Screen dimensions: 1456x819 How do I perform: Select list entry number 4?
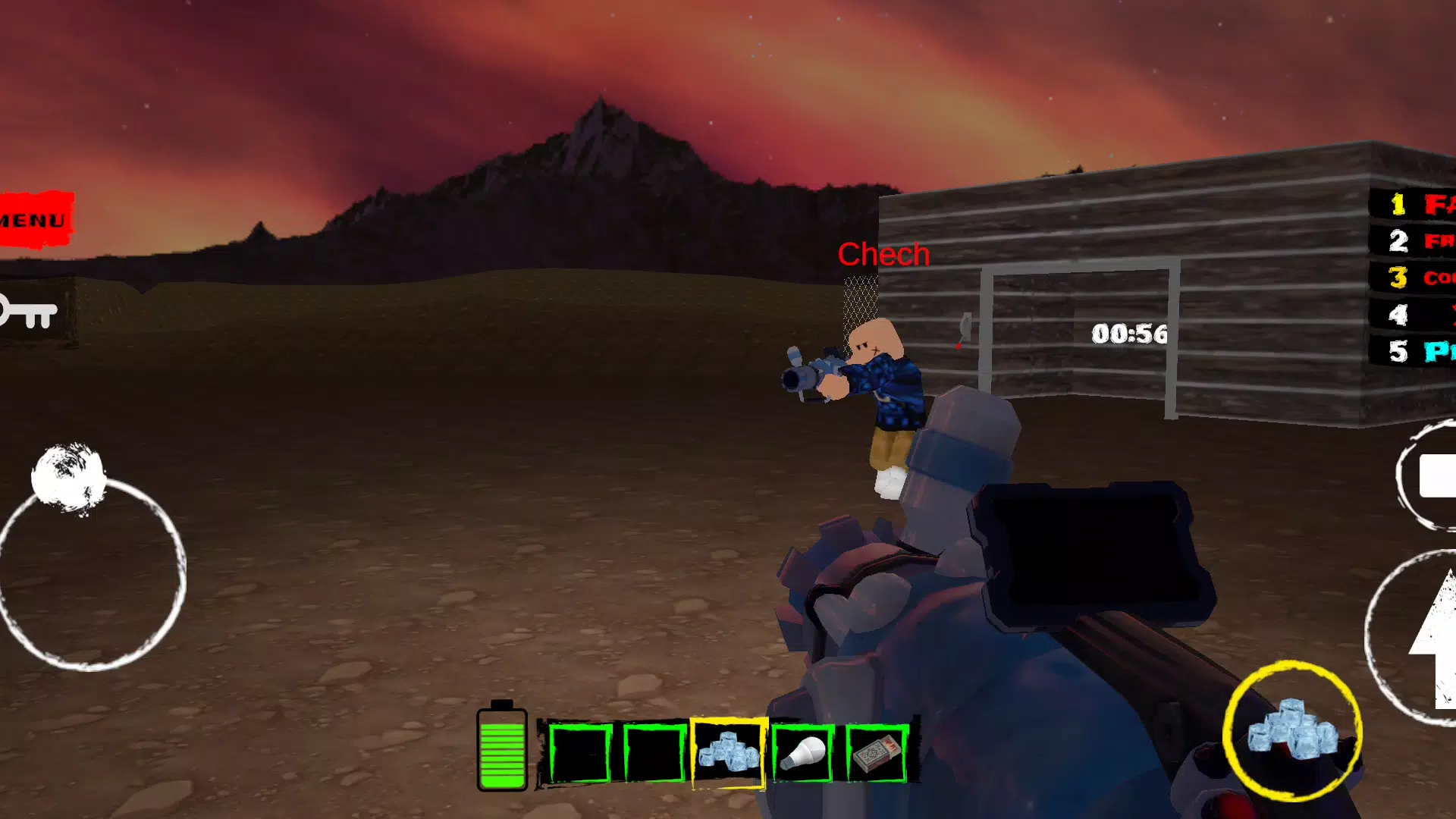coord(1415,314)
